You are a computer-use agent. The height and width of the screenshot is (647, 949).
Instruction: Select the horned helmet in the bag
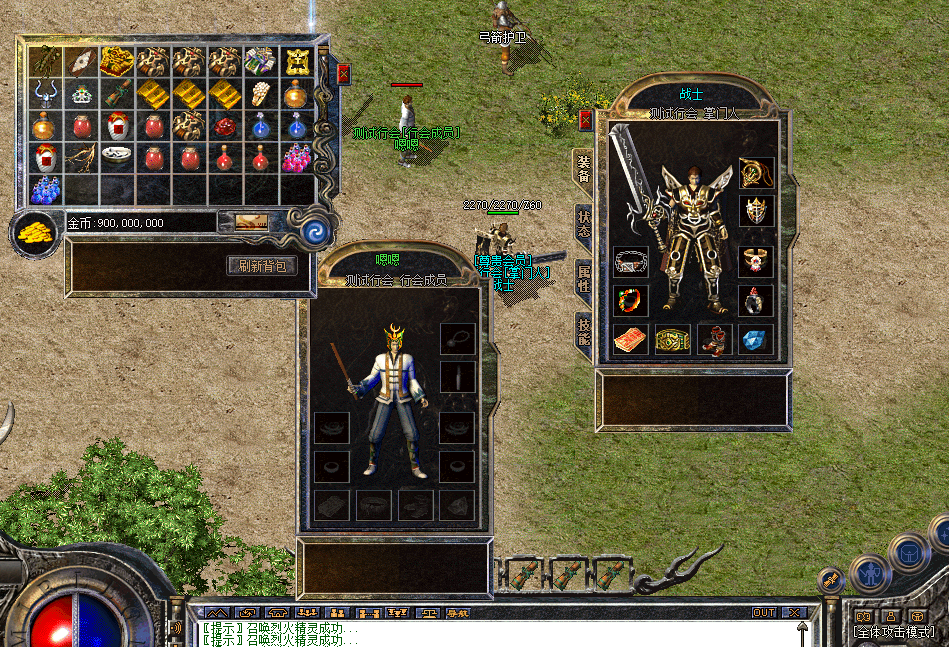pyautogui.click(x=44, y=94)
